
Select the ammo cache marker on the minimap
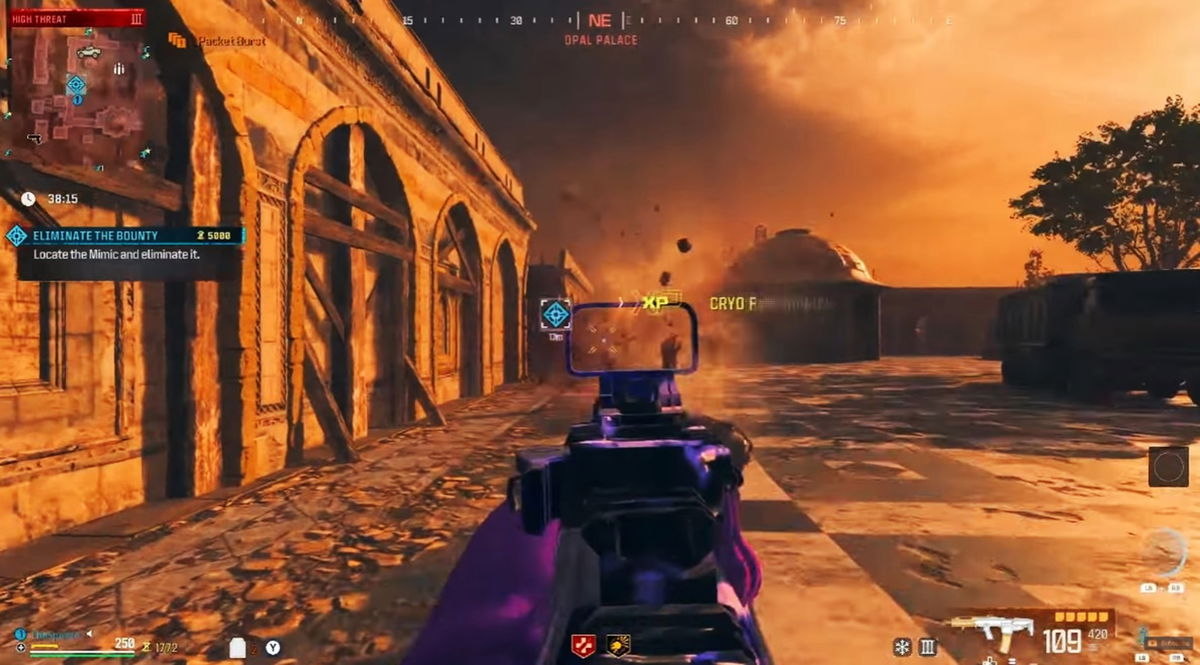pos(118,69)
